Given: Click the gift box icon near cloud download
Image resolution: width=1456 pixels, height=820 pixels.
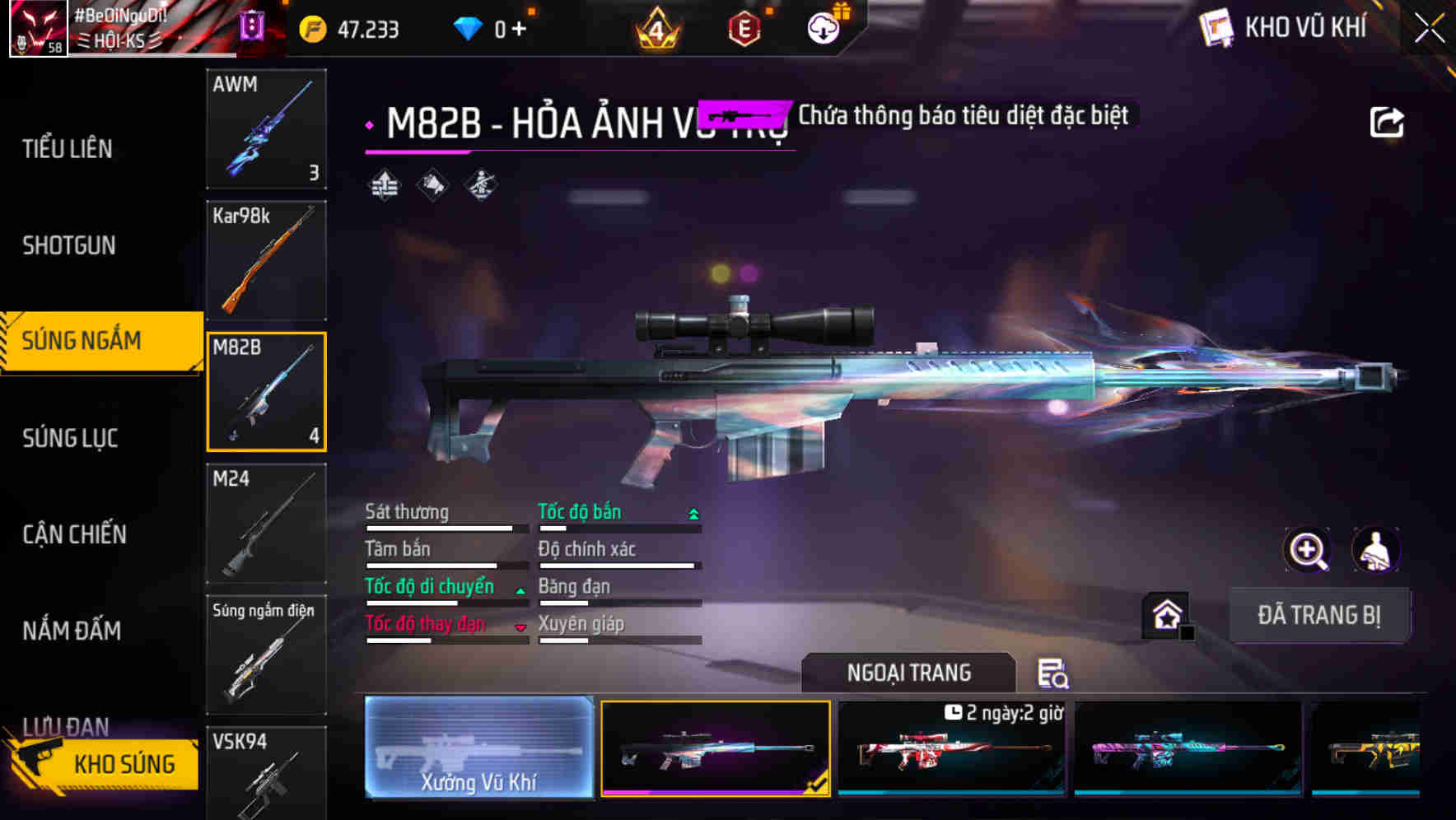Looking at the screenshot, I should (842, 13).
